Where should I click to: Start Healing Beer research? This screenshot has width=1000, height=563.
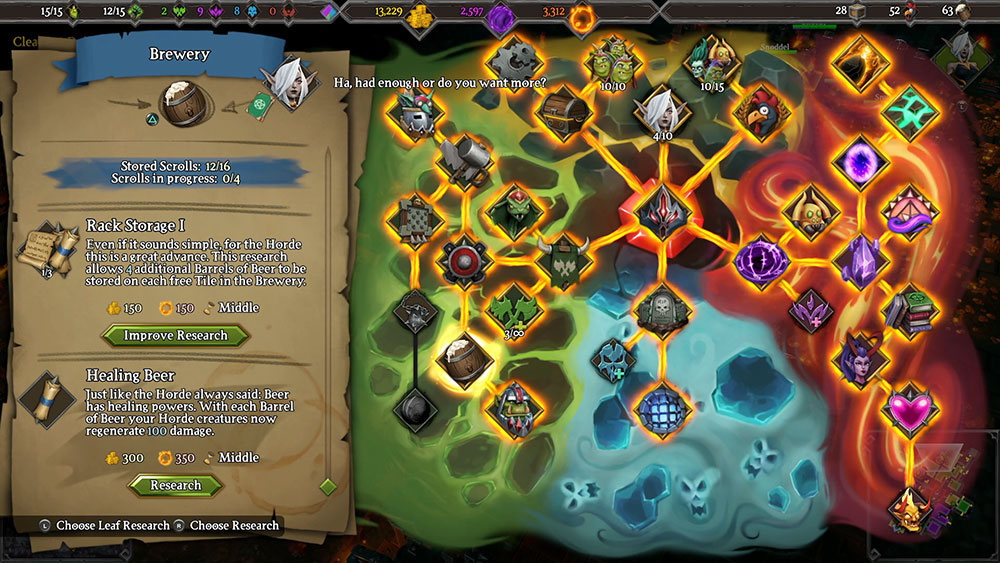tap(175, 485)
